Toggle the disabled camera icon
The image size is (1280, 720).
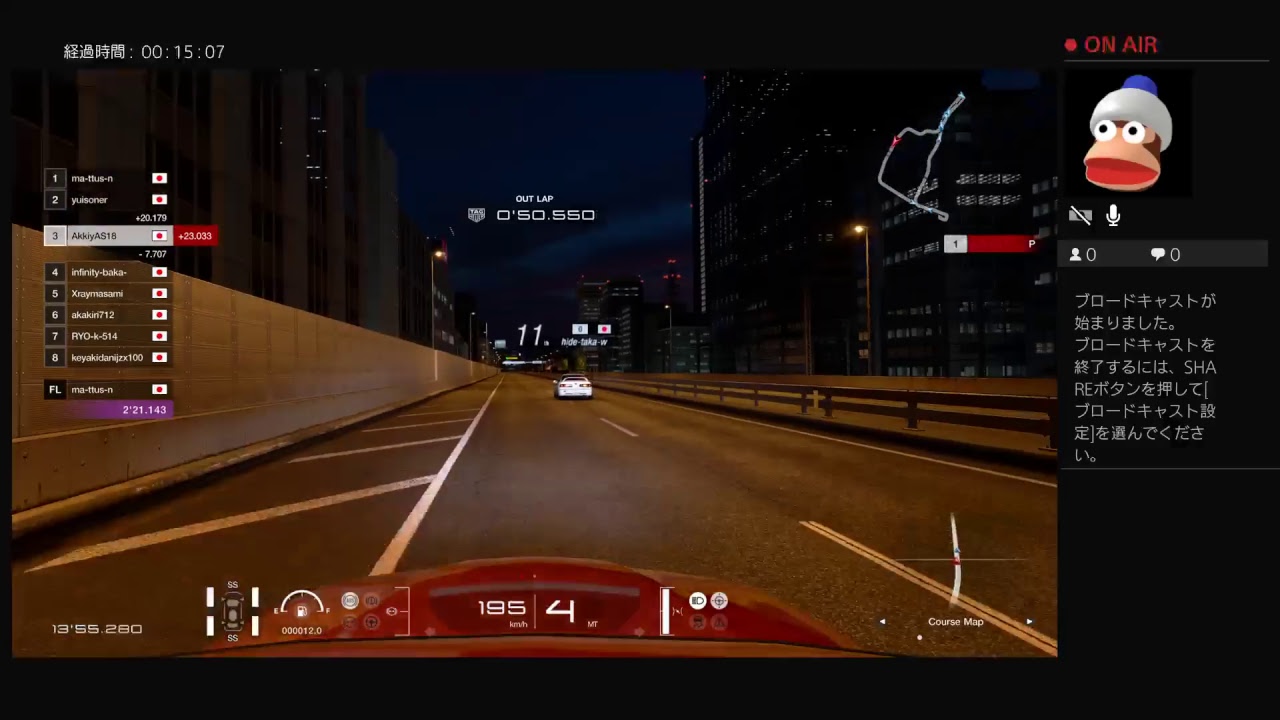[1080, 214]
